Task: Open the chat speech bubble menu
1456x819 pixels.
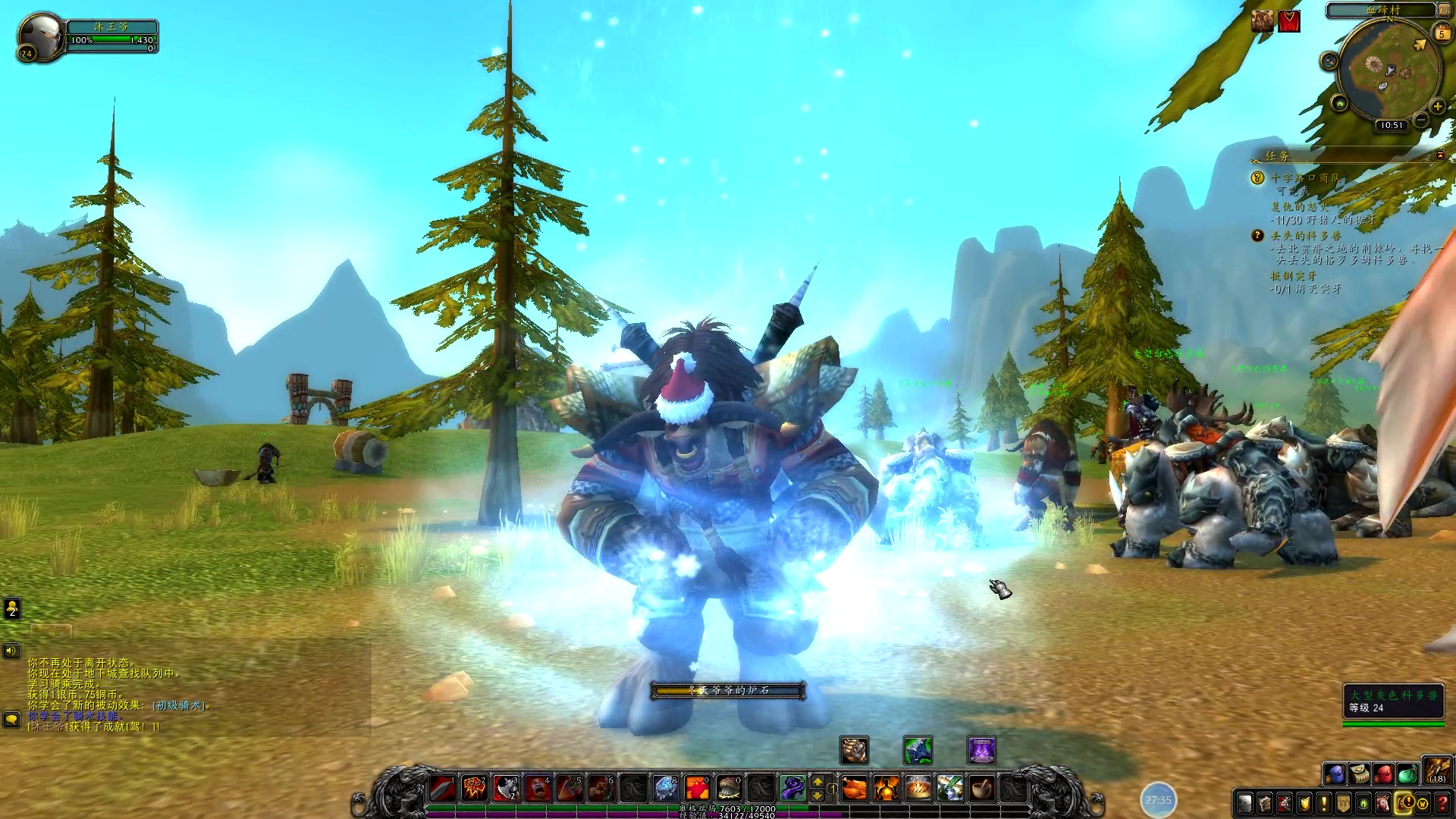Action: pyautogui.click(x=11, y=719)
